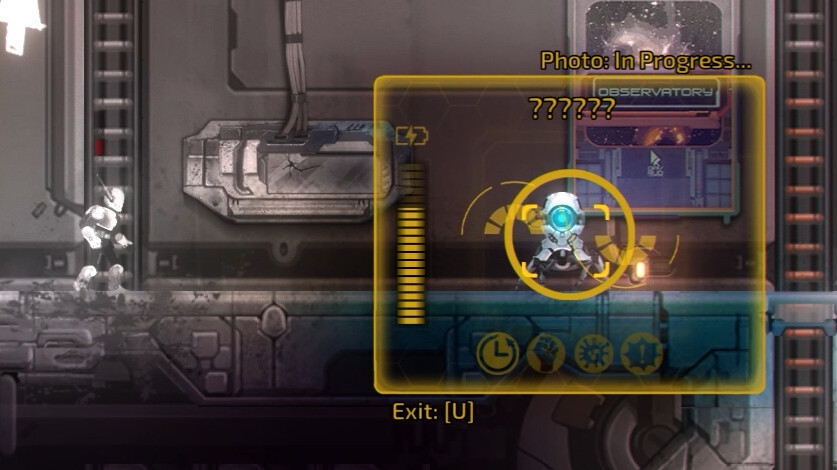Screen dimensions: 837x470
Task: Activate the spiky burst icon
Action: (x=591, y=353)
